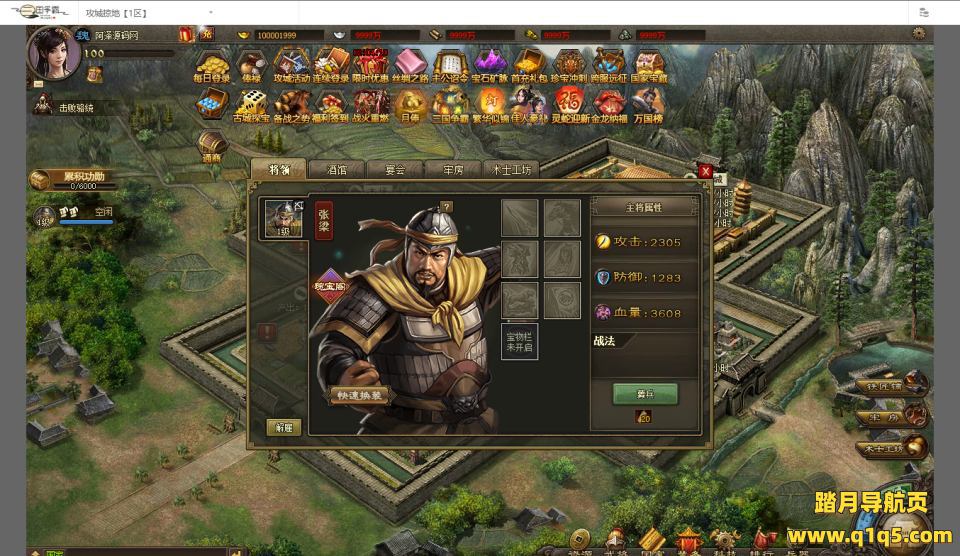Open the 累积功勋 merit reward chest
Image resolution: width=960 pixels, height=556 pixels.
pos(40,180)
